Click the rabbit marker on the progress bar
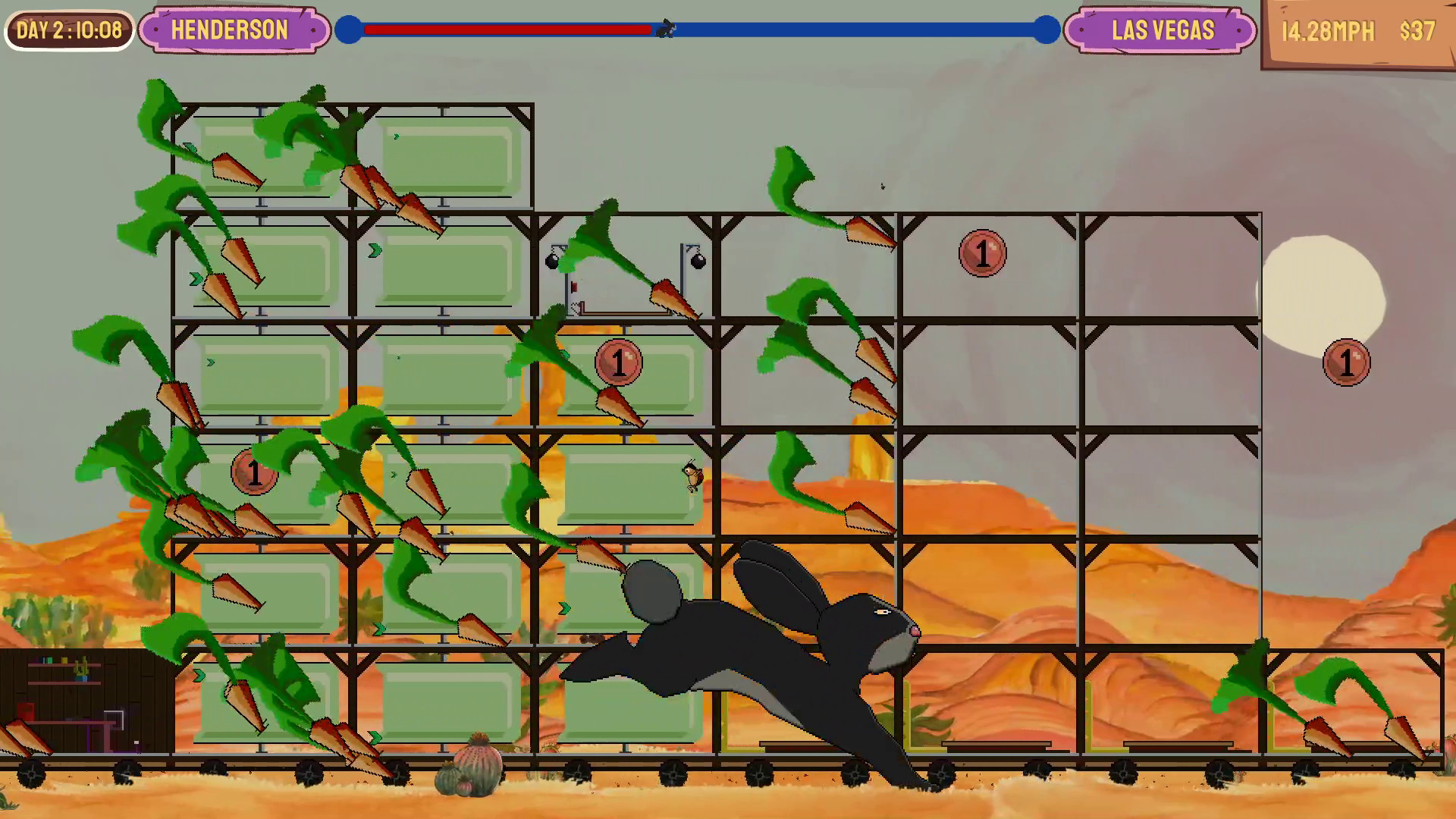 pyautogui.click(x=667, y=29)
